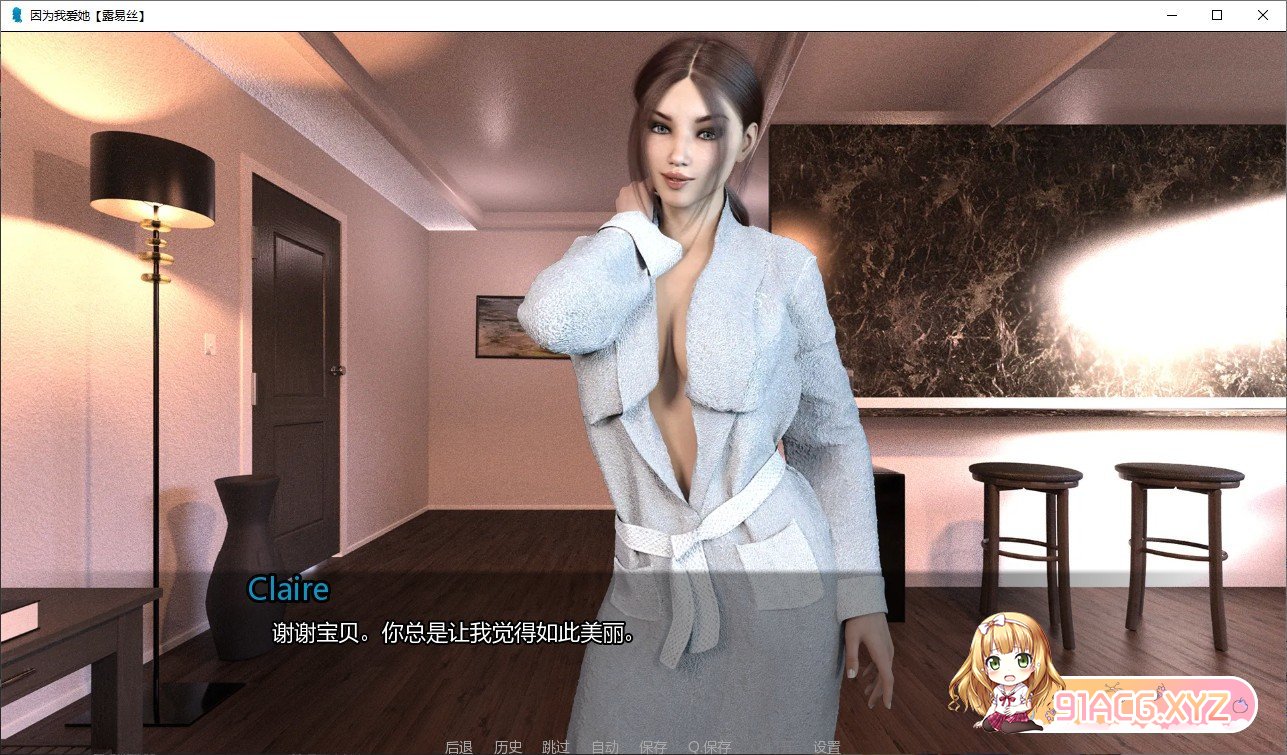Click the 后退 button to go back
The width and height of the screenshot is (1287, 755).
click(457, 746)
